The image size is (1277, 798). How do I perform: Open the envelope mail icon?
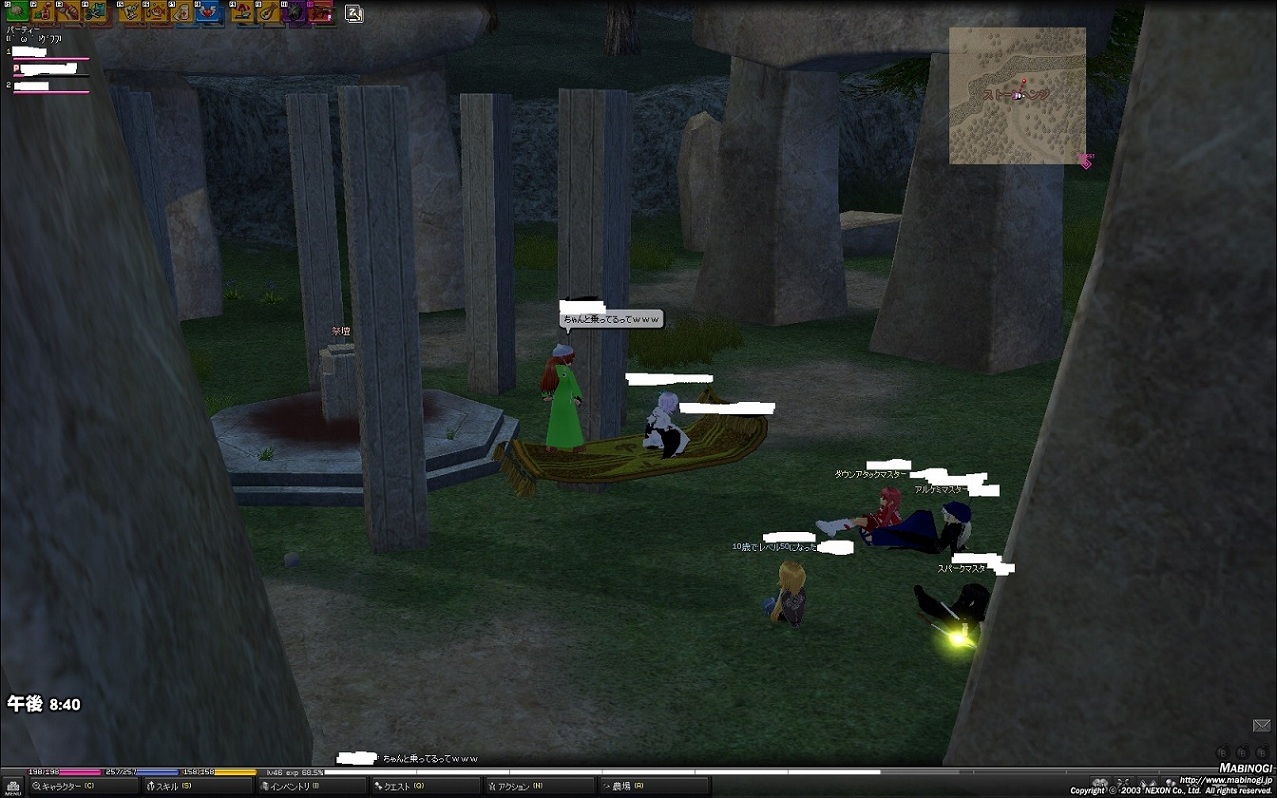[x=1261, y=725]
